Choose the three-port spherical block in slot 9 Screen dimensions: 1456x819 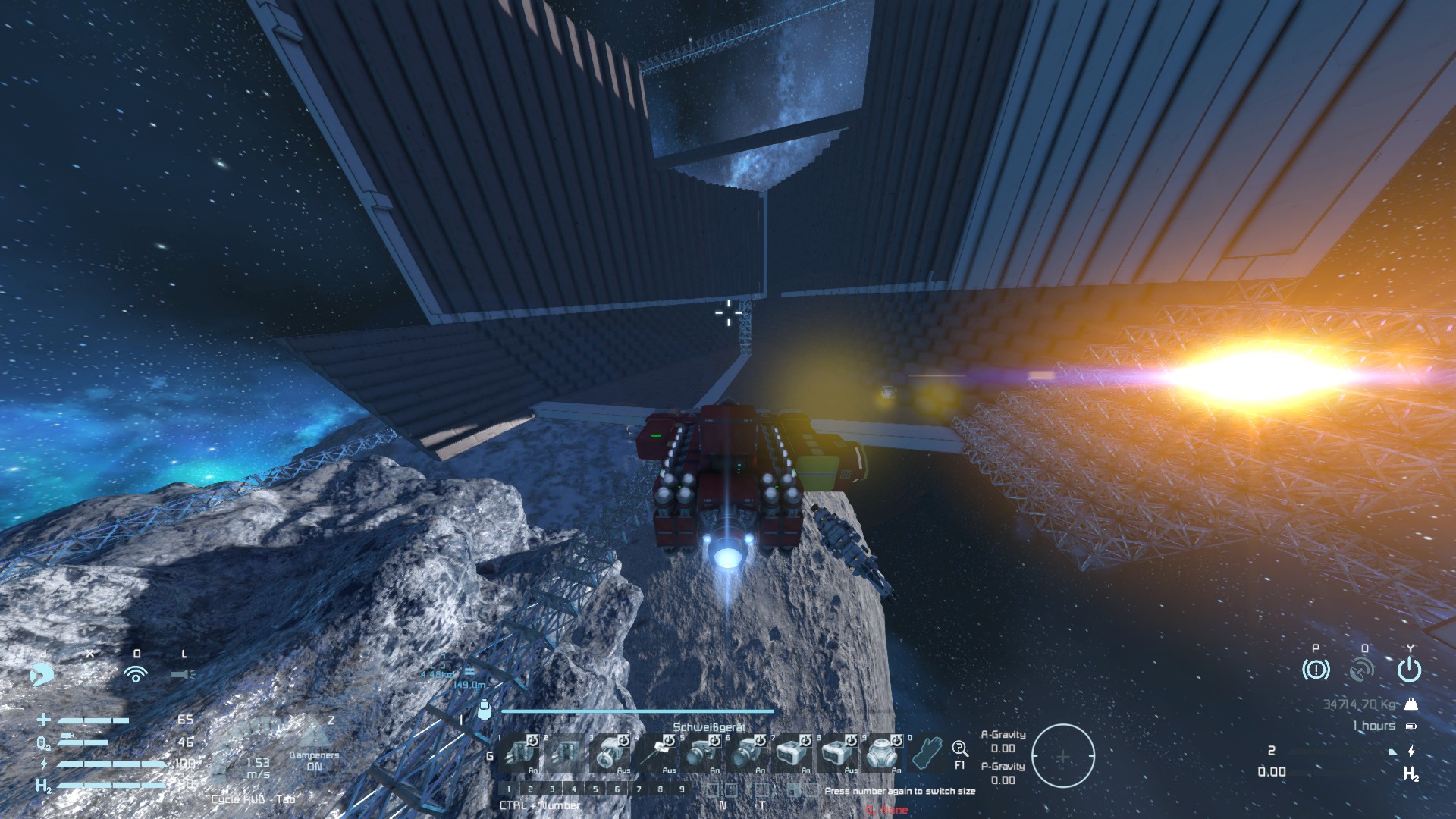882,752
